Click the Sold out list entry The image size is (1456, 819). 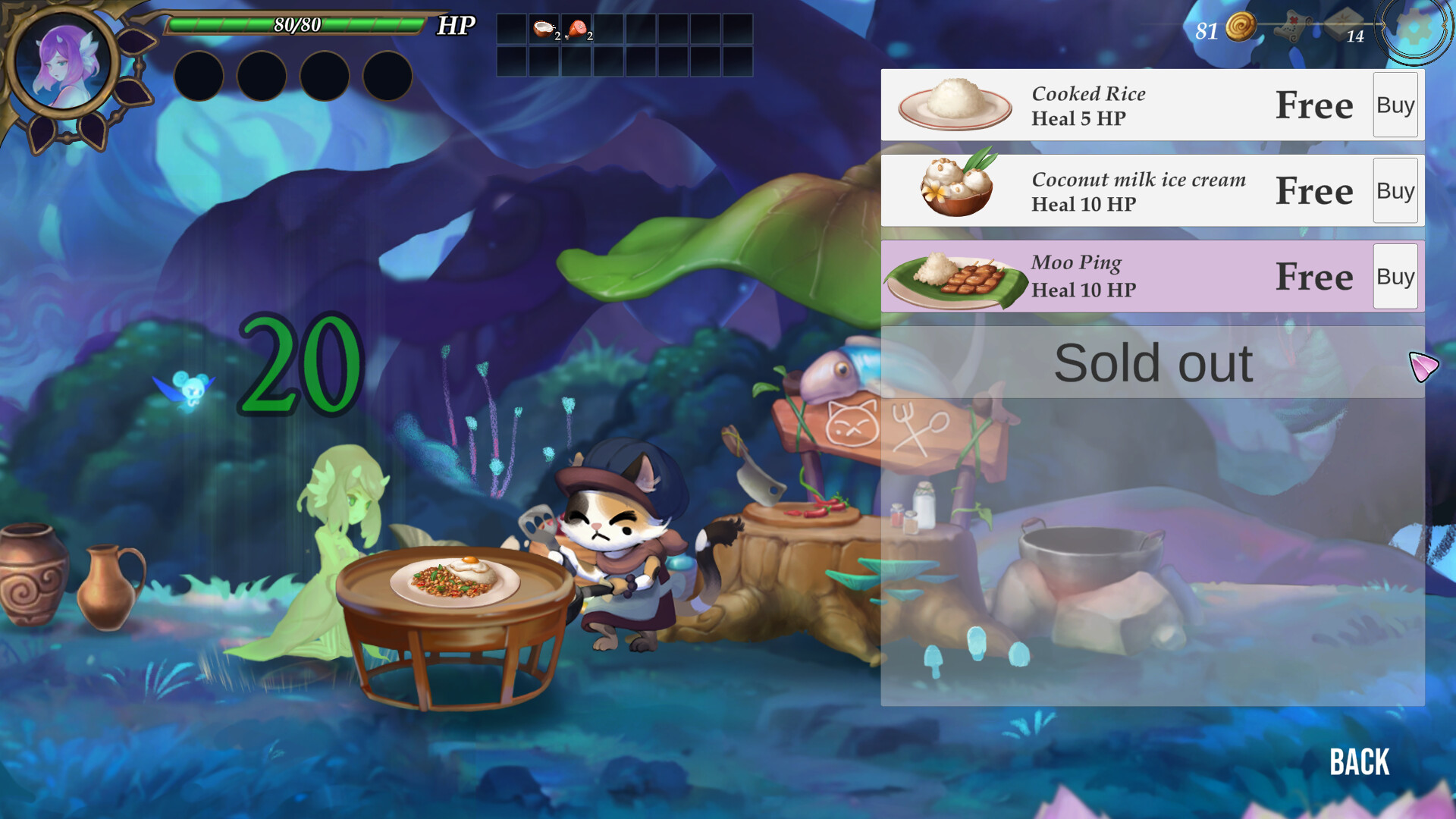pyautogui.click(x=1153, y=363)
